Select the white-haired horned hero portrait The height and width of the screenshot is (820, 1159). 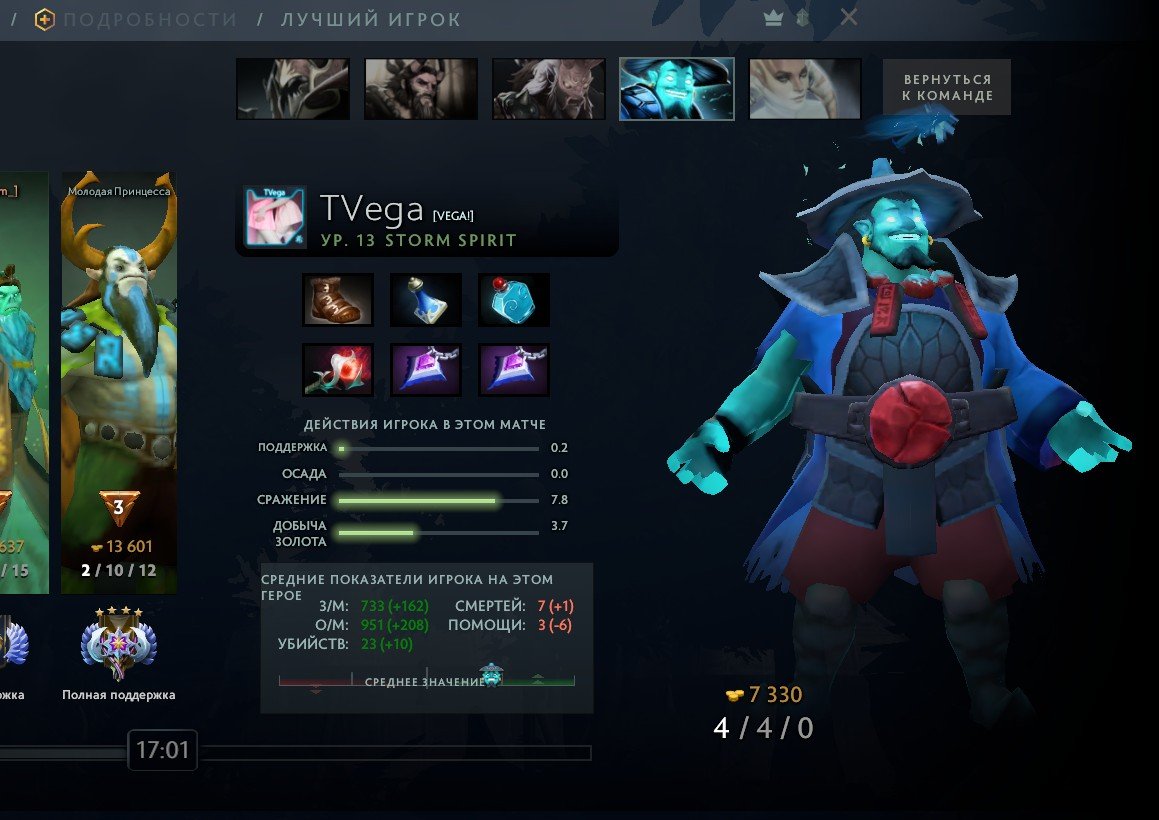coord(549,89)
